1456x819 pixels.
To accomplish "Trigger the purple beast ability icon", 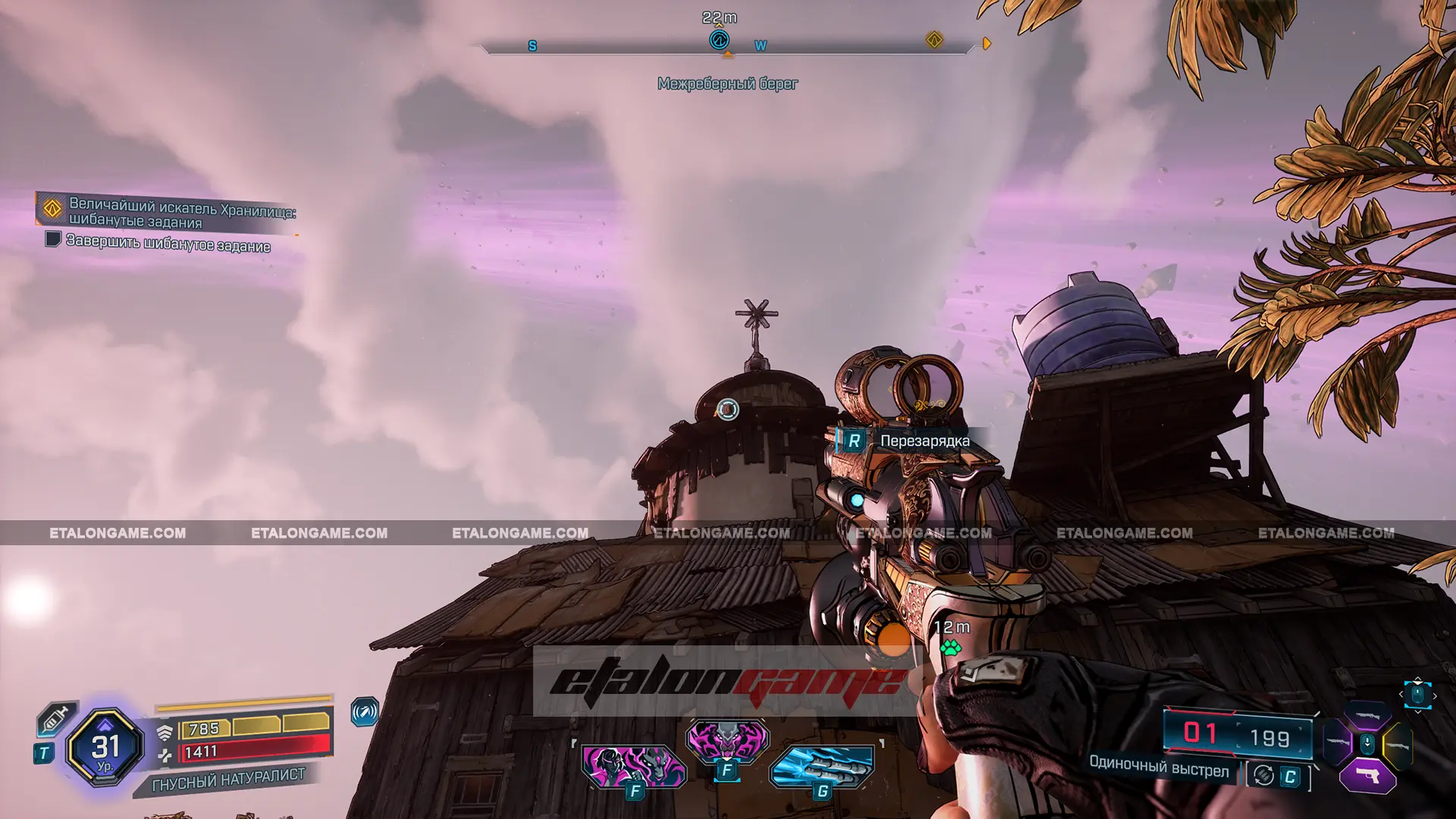I will coord(727,739).
